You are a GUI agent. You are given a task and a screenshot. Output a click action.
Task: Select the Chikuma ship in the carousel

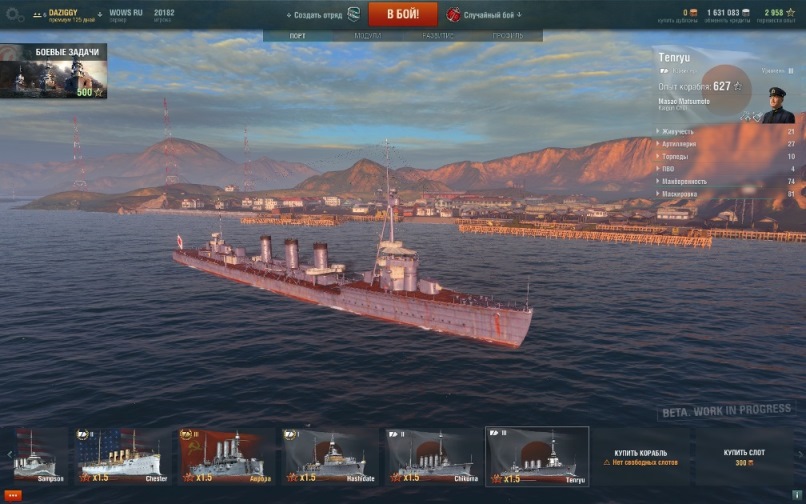431,457
